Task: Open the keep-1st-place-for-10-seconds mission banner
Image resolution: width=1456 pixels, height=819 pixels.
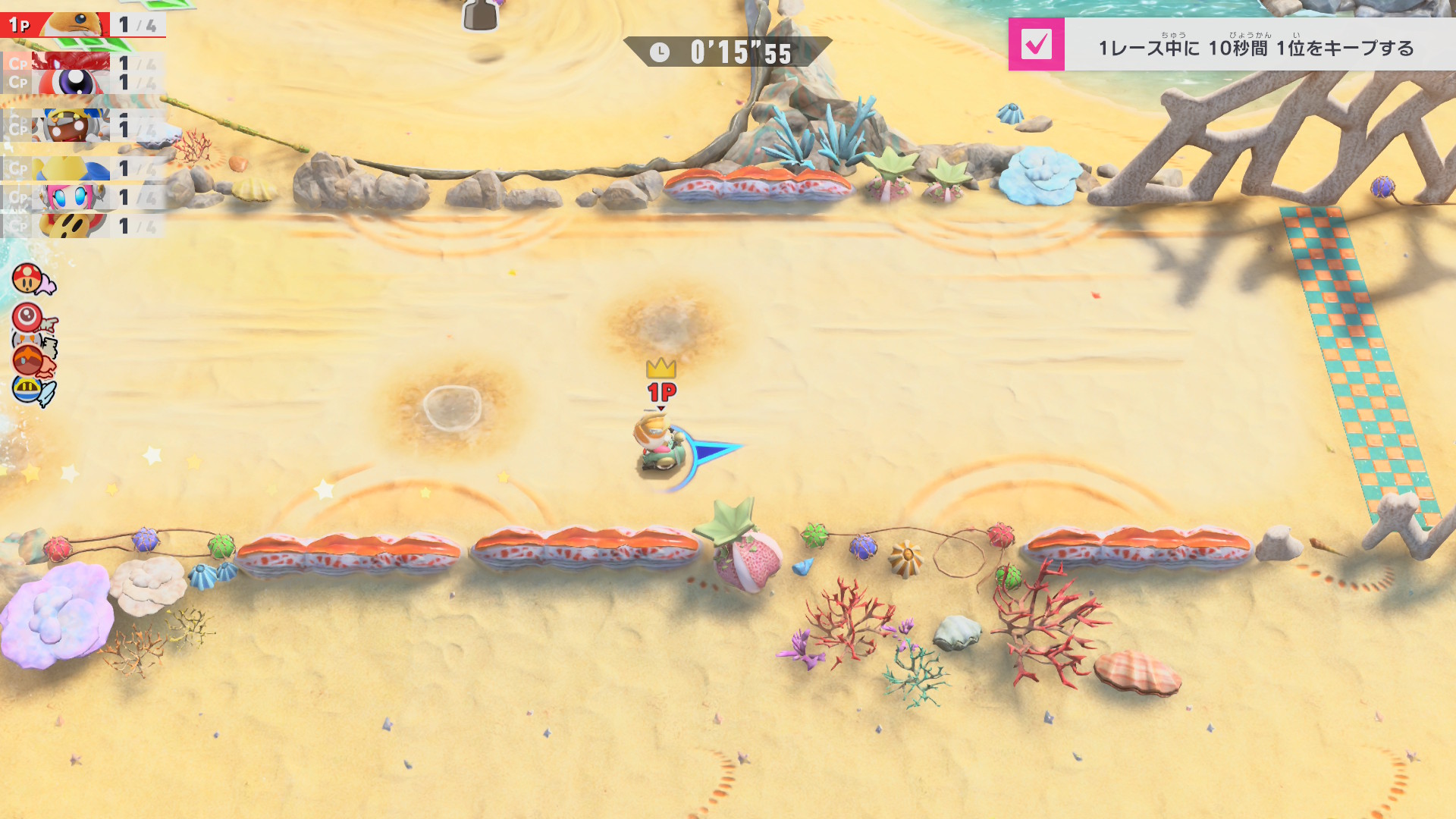Action: tap(1255, 47)
